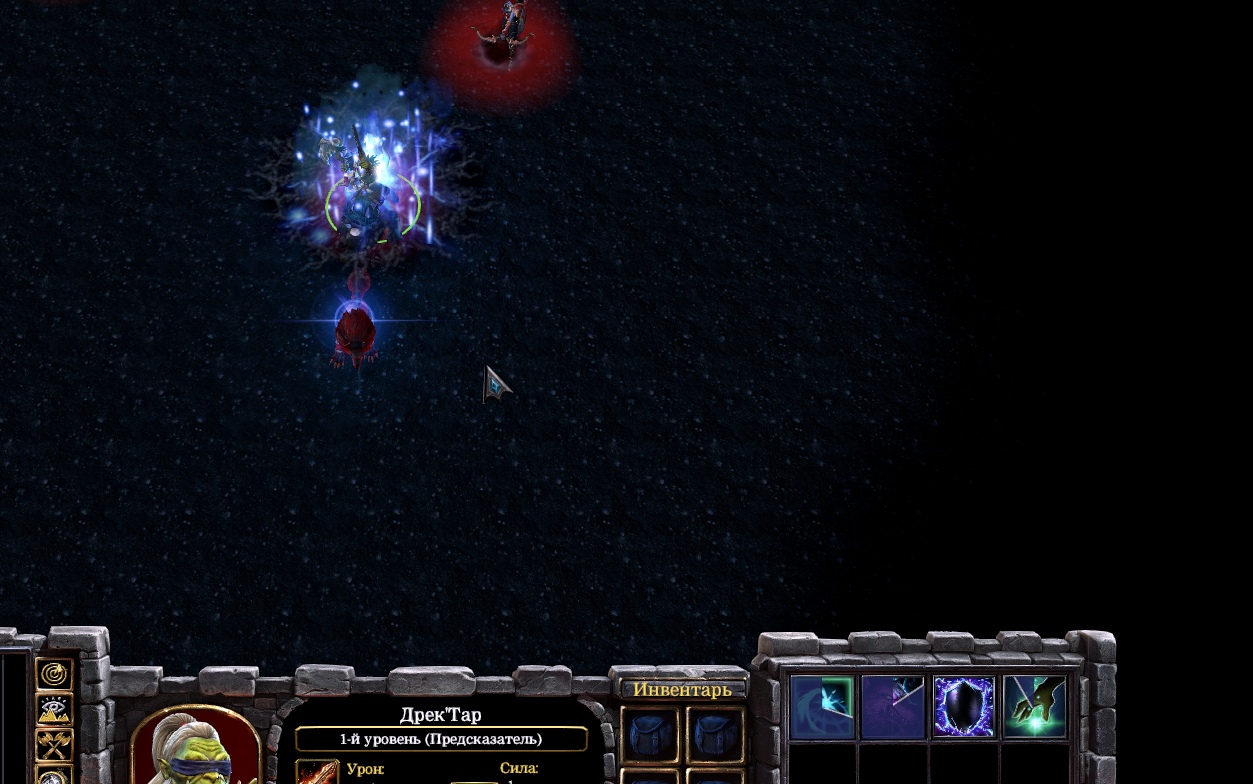Select the purple beast ability icon
Image resolution: width=1253 pixels, height=784 pixels.
[x=893, y=707]
